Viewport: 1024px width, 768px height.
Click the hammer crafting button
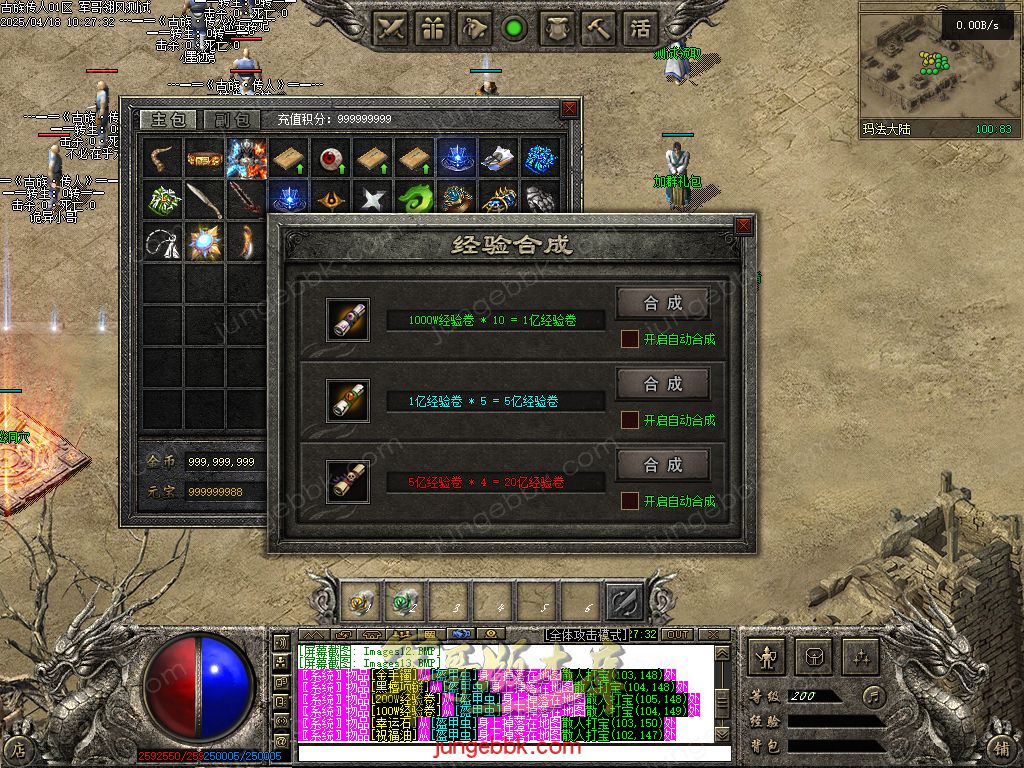(x=598, y=29)
